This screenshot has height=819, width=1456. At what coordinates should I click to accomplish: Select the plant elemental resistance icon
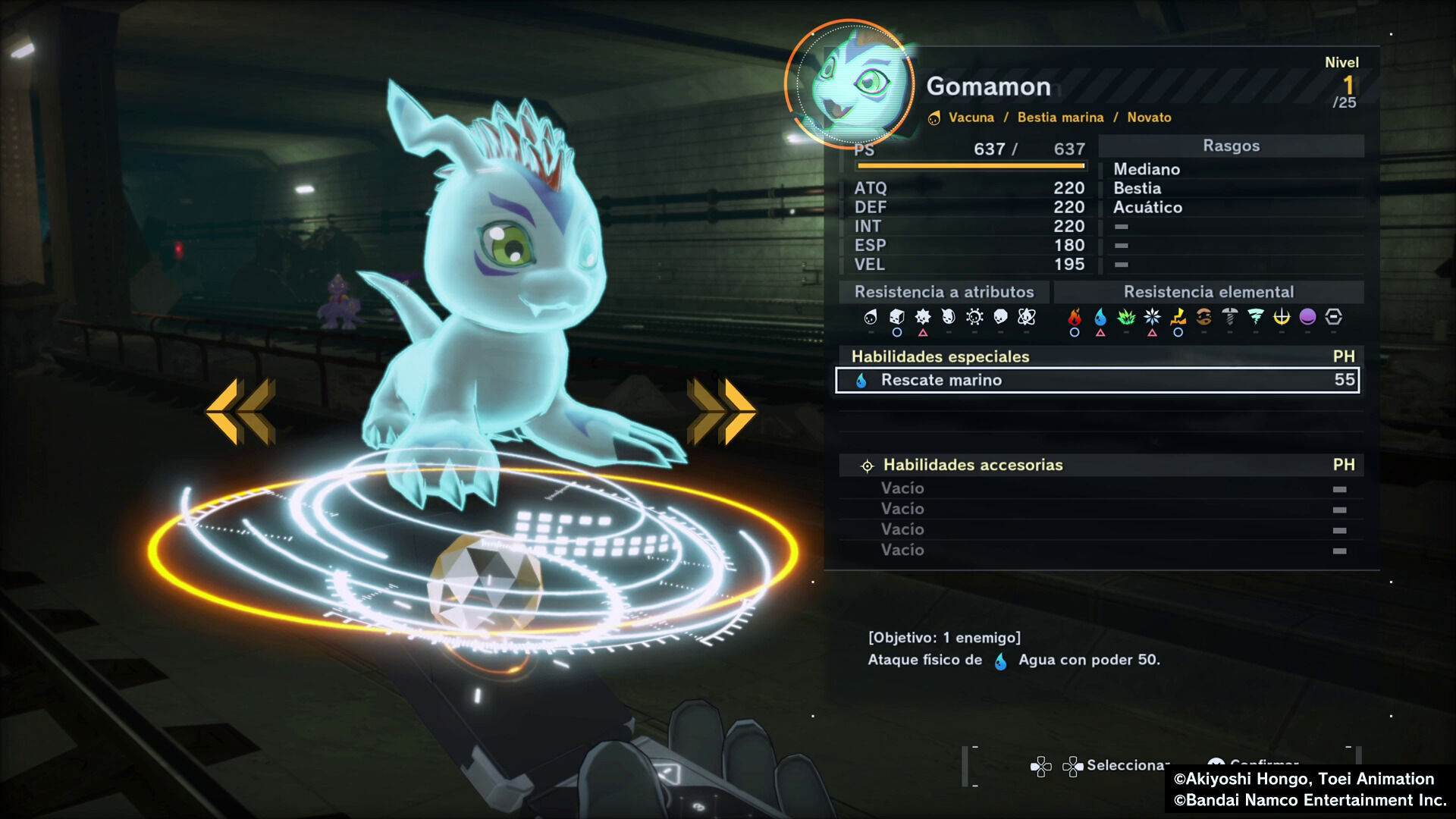pos(1126,317)
